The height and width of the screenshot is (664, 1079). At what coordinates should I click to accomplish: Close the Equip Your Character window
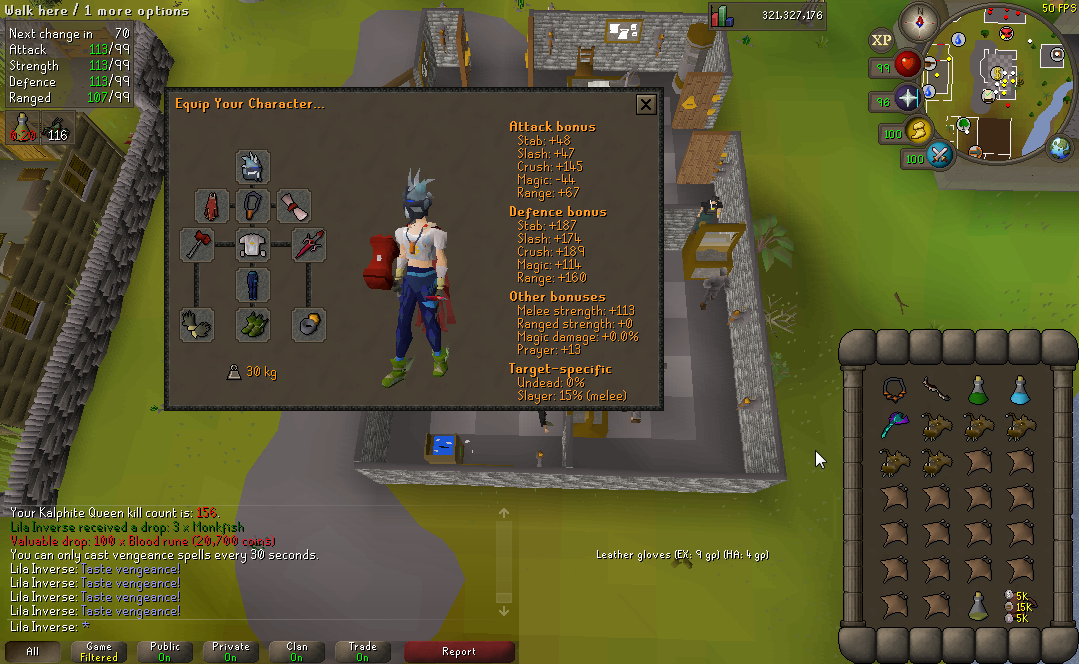click(646, 104)
